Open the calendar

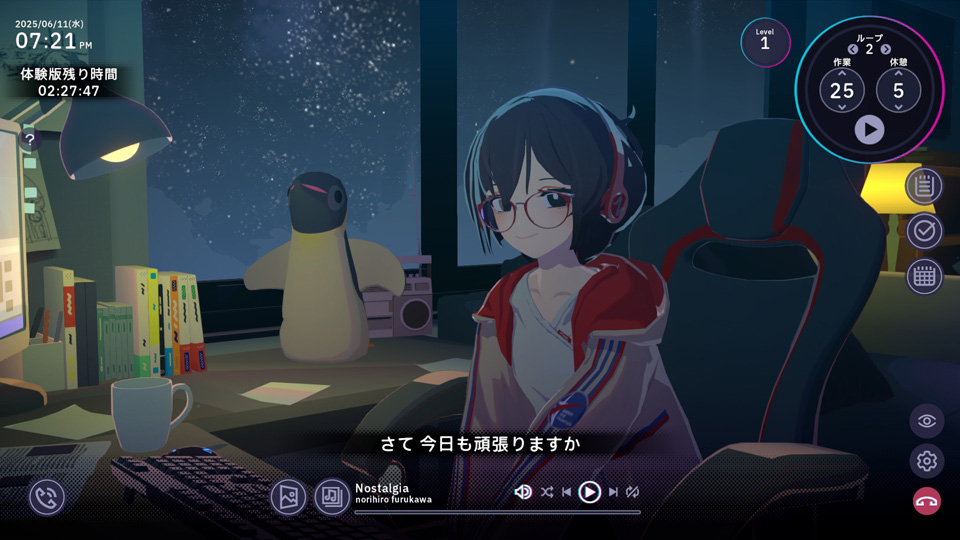click(925, 276)
